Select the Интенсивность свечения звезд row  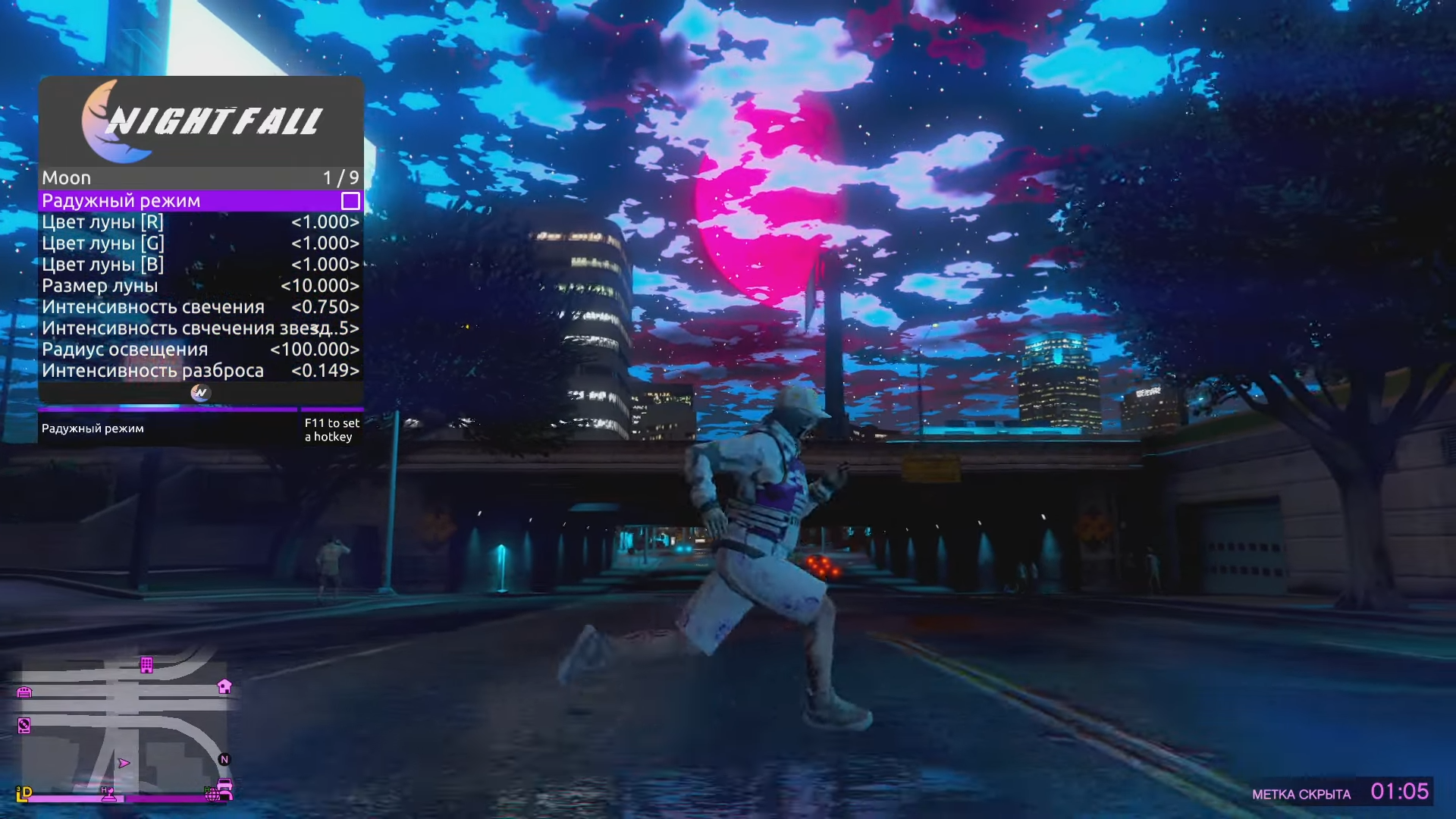pos(200,328)
